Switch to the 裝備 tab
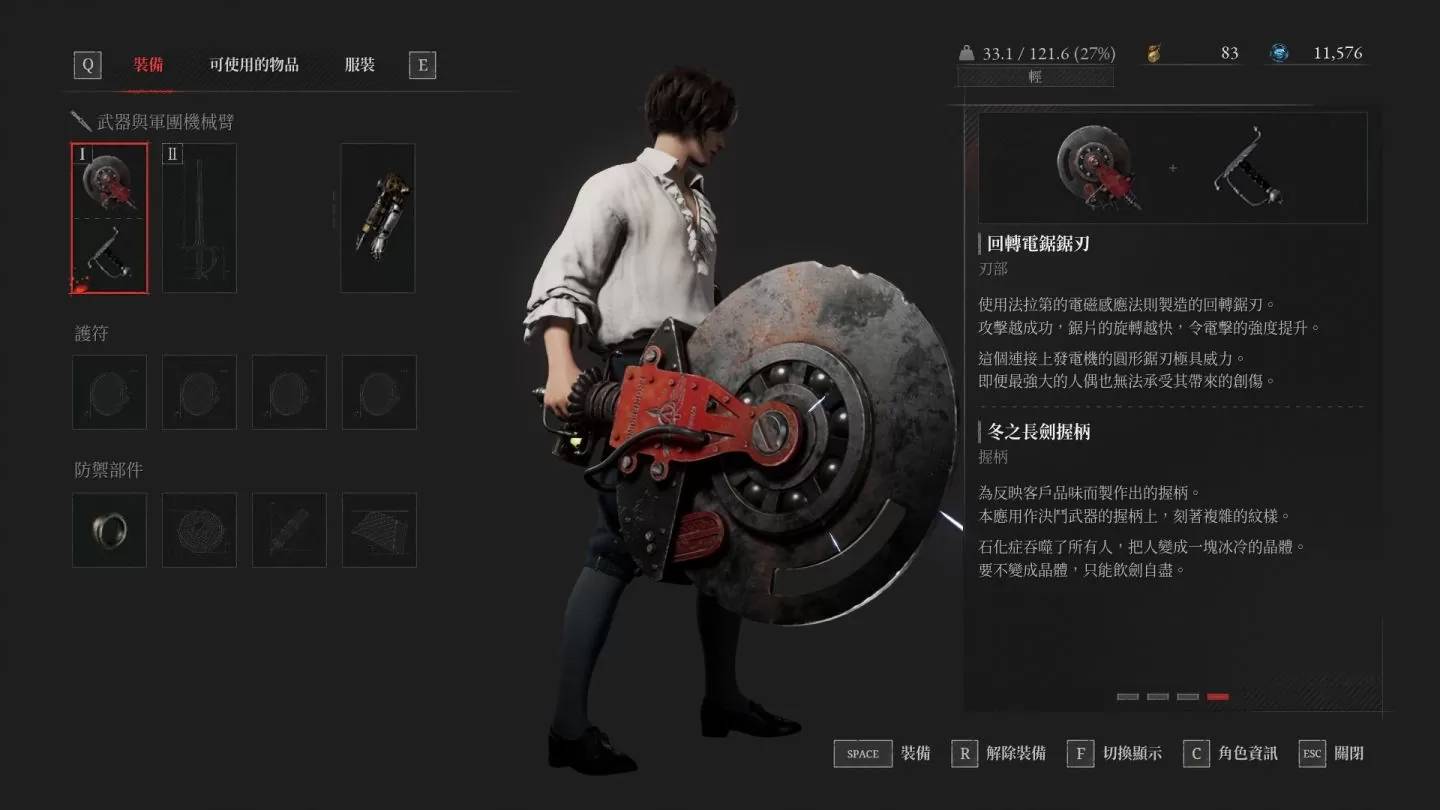 pos(148,65)
